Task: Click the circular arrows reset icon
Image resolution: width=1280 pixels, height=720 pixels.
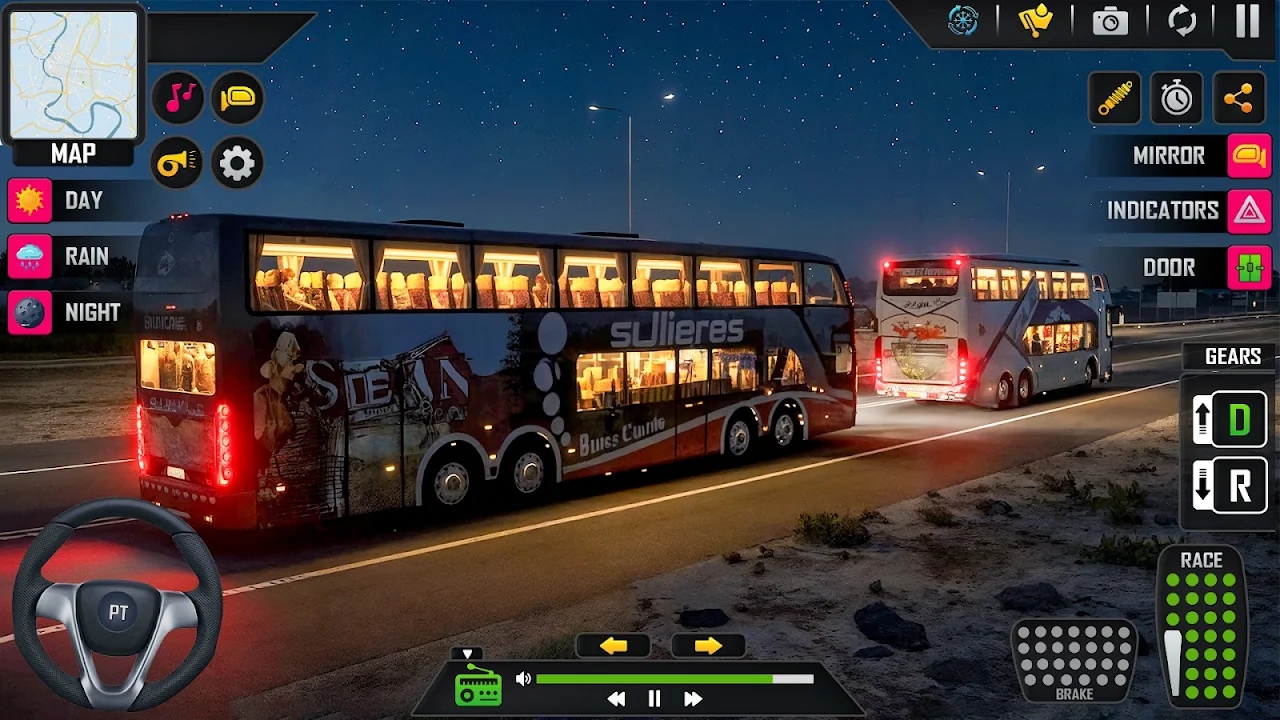Action: coord(1182,21)
